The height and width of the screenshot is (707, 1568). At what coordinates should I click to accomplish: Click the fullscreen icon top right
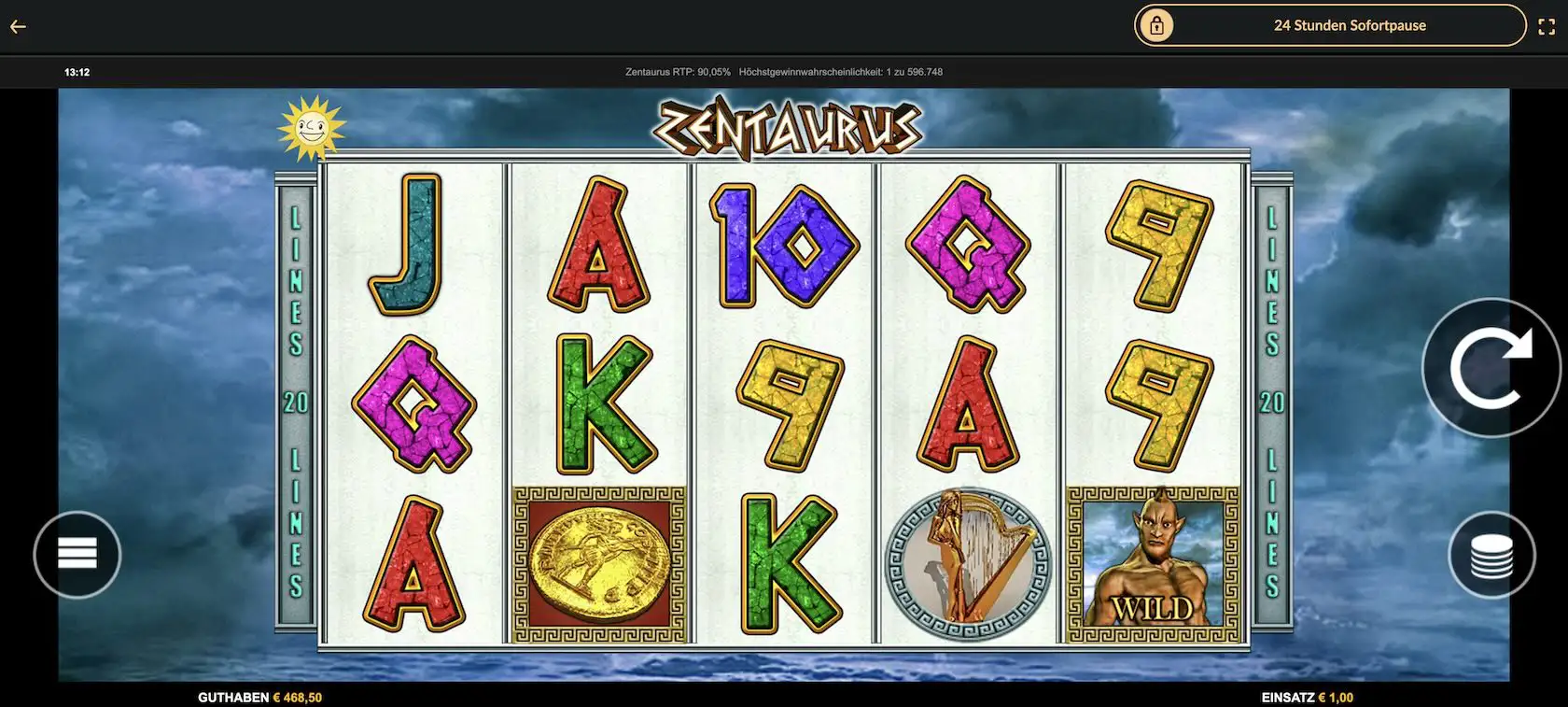click(x=1547, y=25)
